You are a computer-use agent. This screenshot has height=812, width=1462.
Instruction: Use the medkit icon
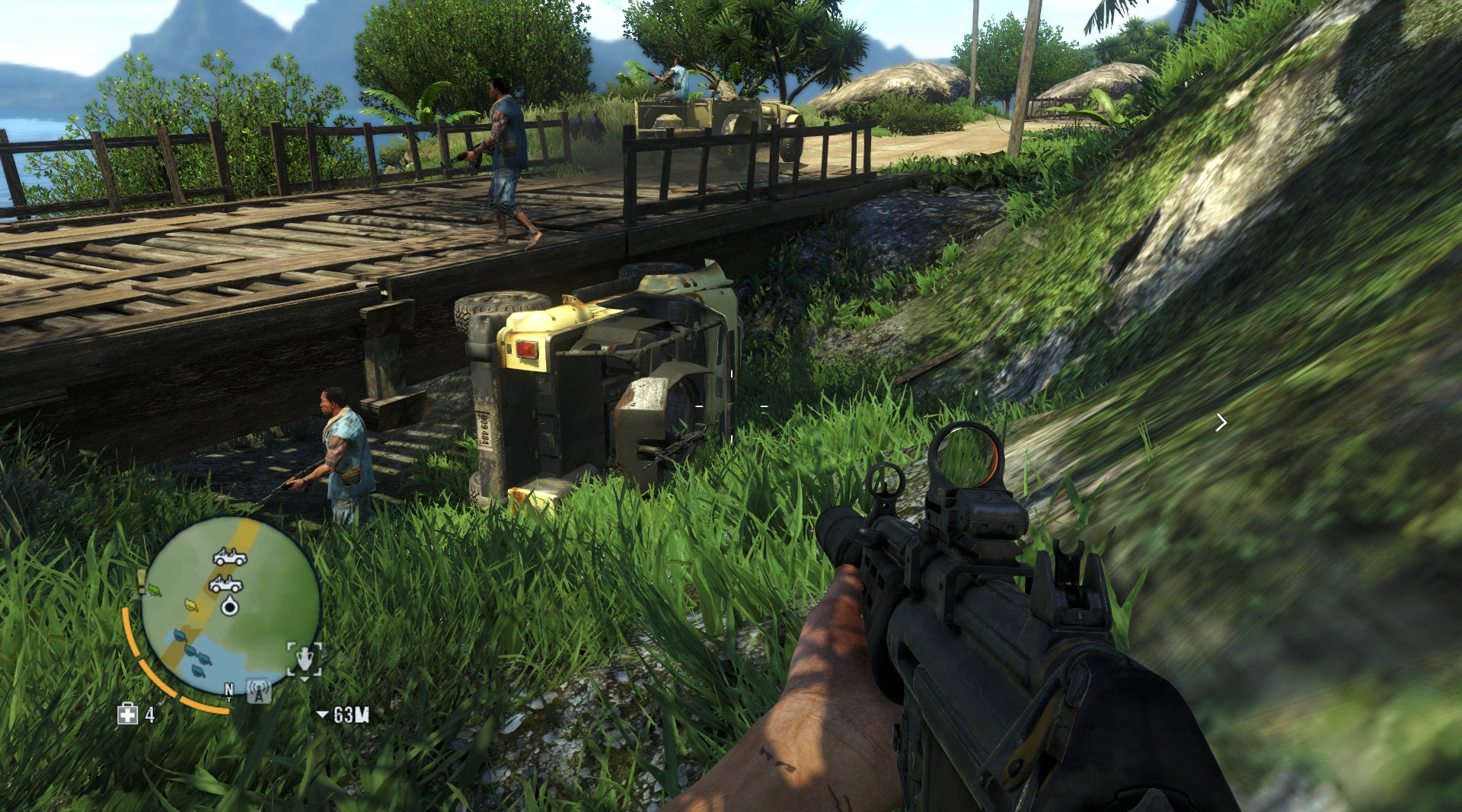tap(127, 714)
